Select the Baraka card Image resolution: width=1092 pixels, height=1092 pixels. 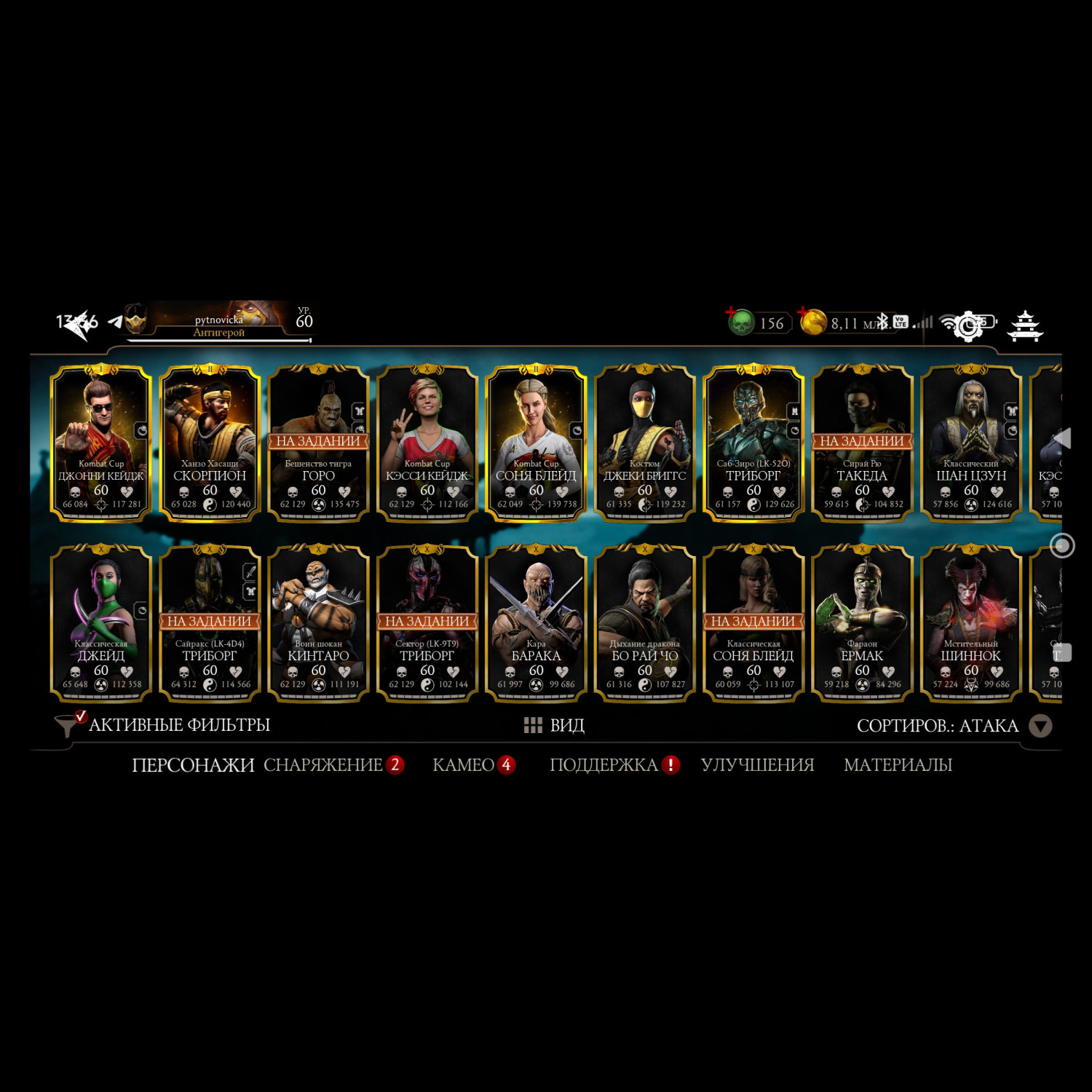(536, 622)
